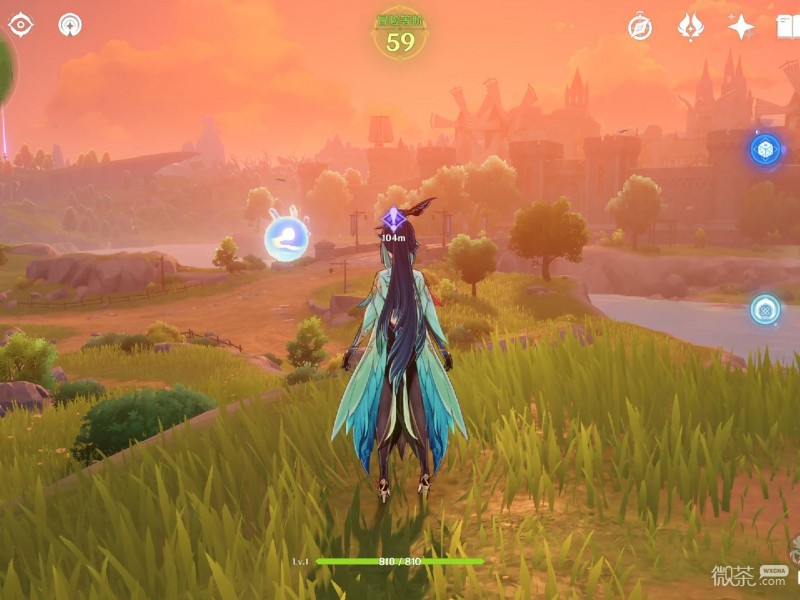The width and height of the screenshot is (800, 600).
Task: Open the signal-wave icon beside the eye
Action: [70, 24]
